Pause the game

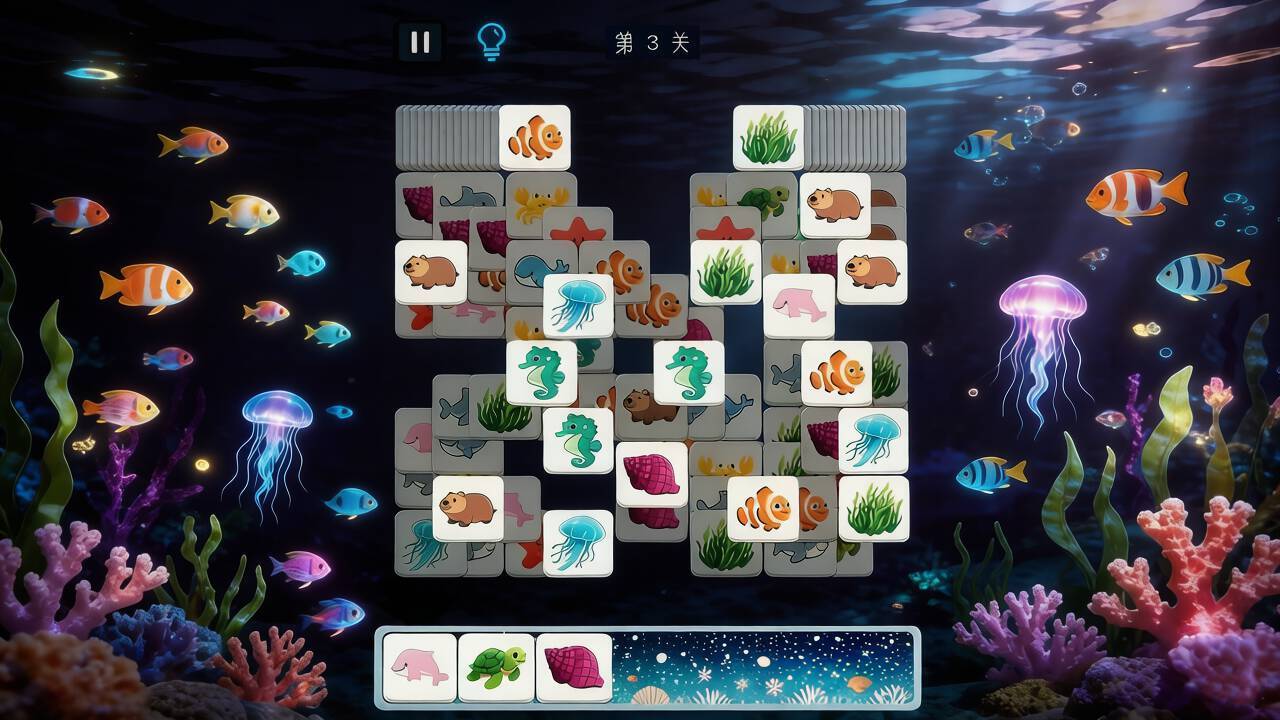click(x=420, y=42)
